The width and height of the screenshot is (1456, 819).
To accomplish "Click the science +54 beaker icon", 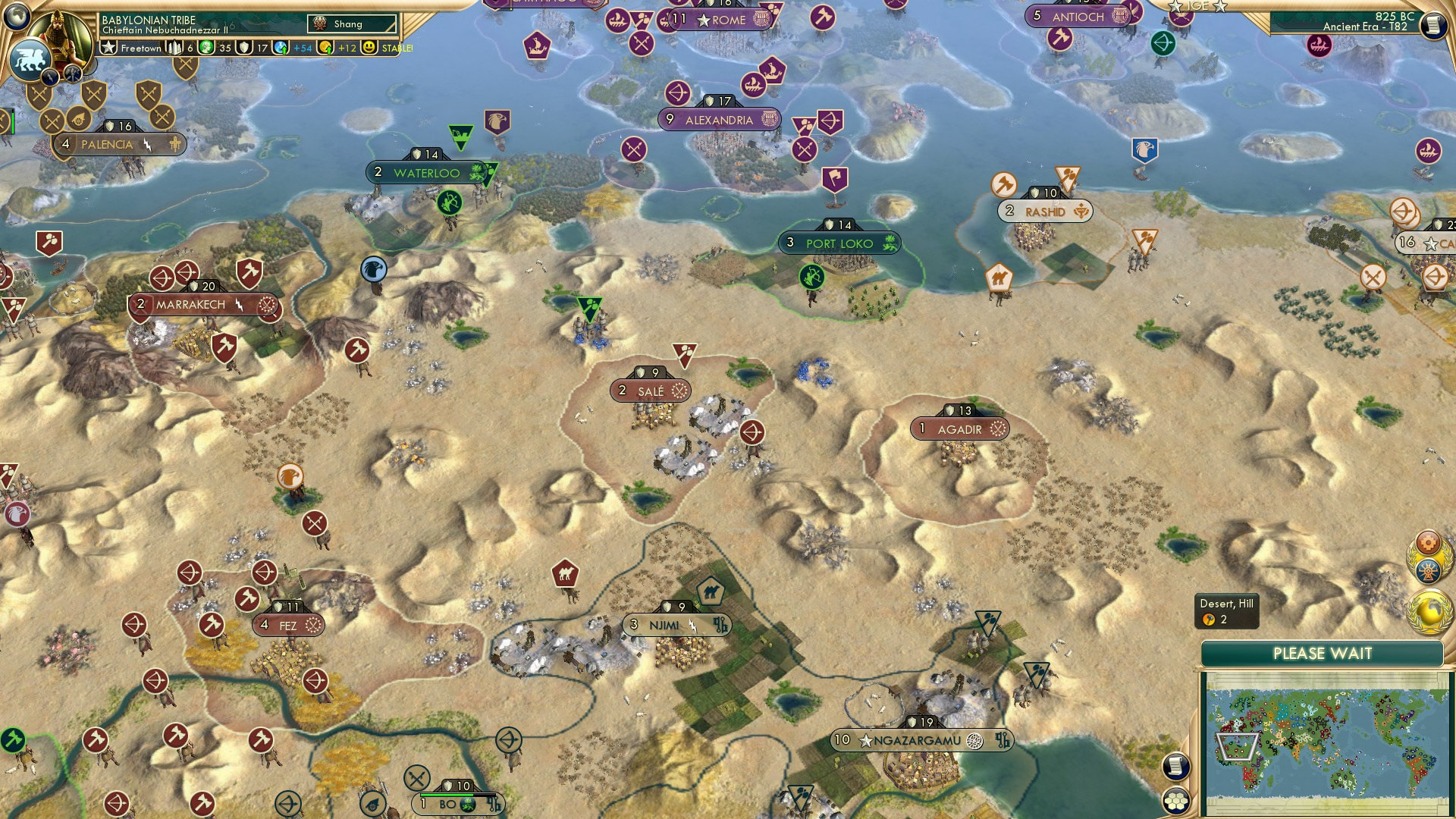I will [280, 48].
